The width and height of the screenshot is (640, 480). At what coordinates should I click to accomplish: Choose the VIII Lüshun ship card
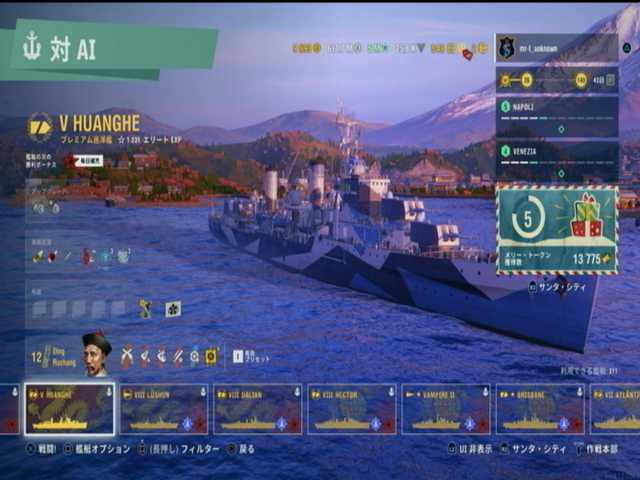pos(163,409)
